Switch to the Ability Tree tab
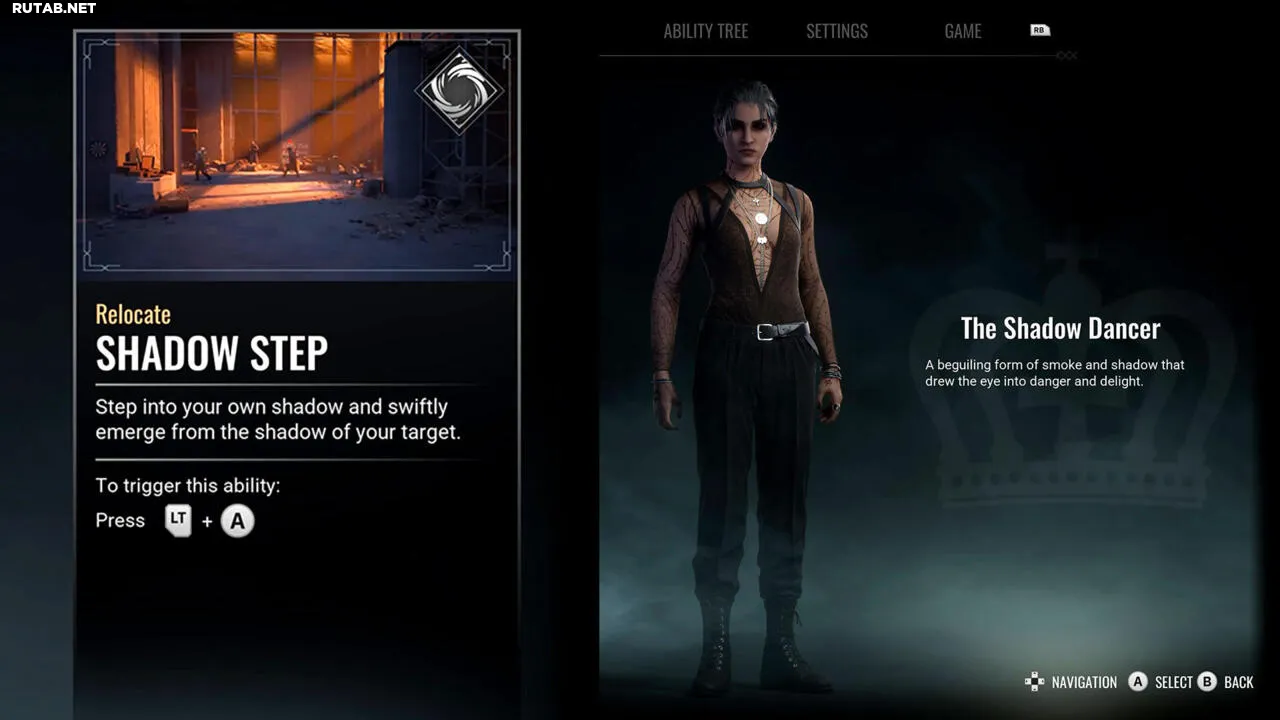Image resolution: width=1280 pixels, height=720 pixels. click(705, 31)
